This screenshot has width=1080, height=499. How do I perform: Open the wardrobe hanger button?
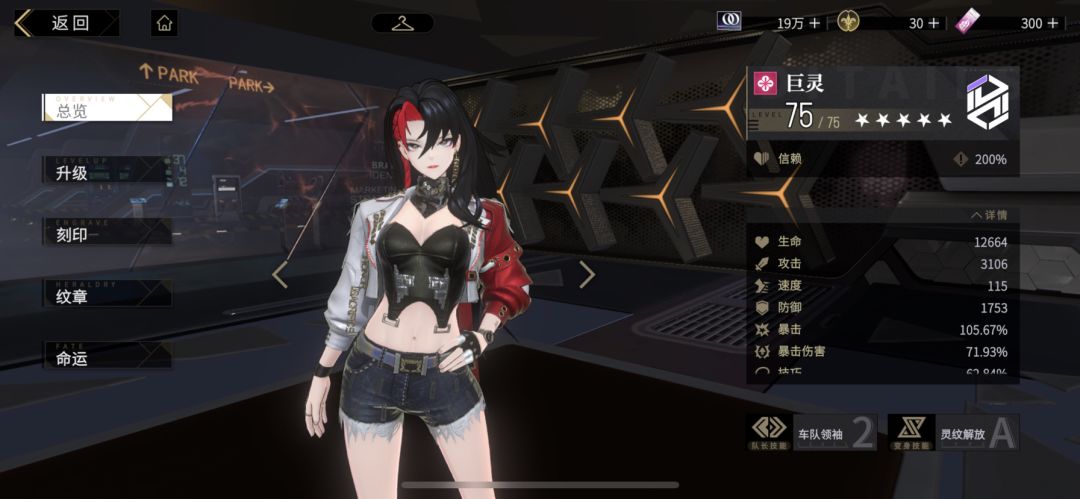402,23
